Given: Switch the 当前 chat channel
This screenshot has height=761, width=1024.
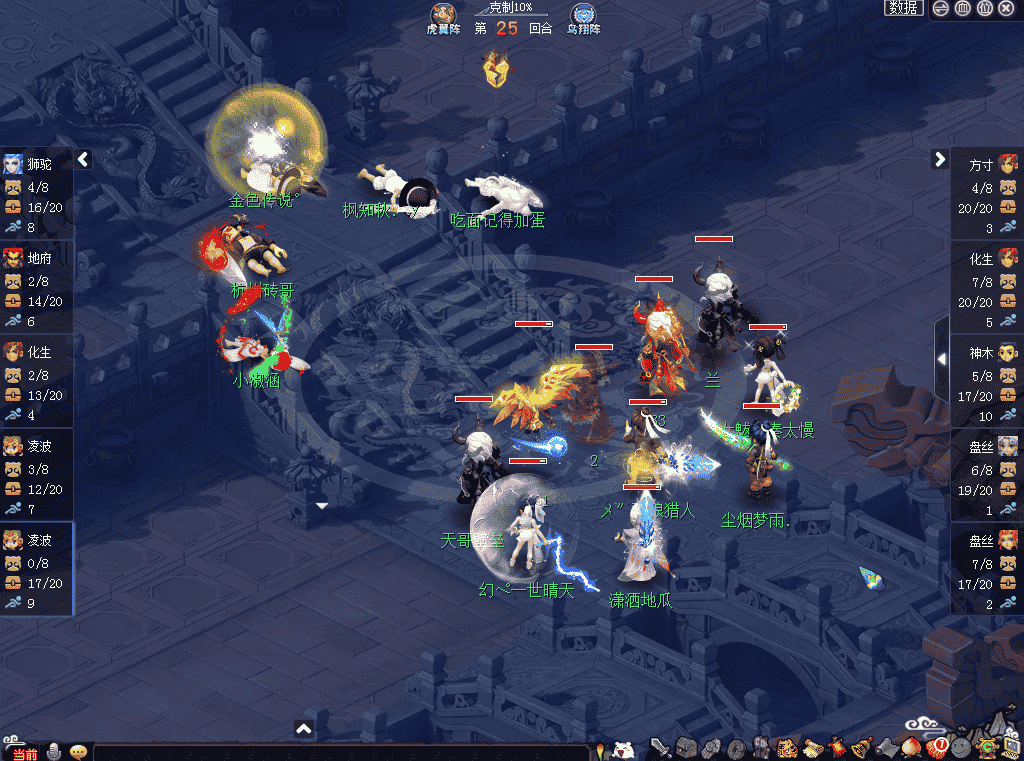Looking at the screenshot, I should 24,753.
